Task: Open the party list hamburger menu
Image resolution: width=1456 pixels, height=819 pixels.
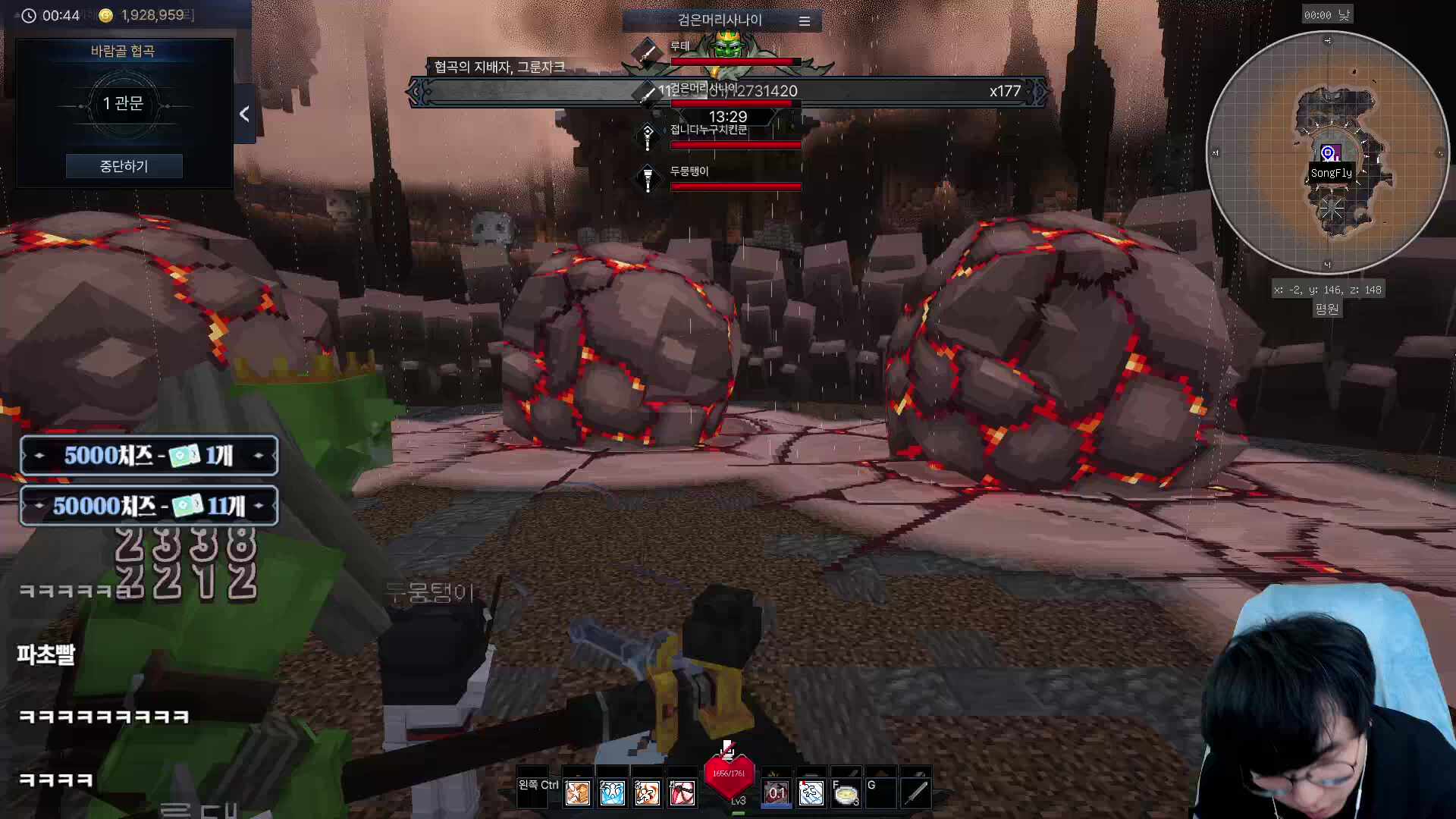Action: (x=805, y=21)
